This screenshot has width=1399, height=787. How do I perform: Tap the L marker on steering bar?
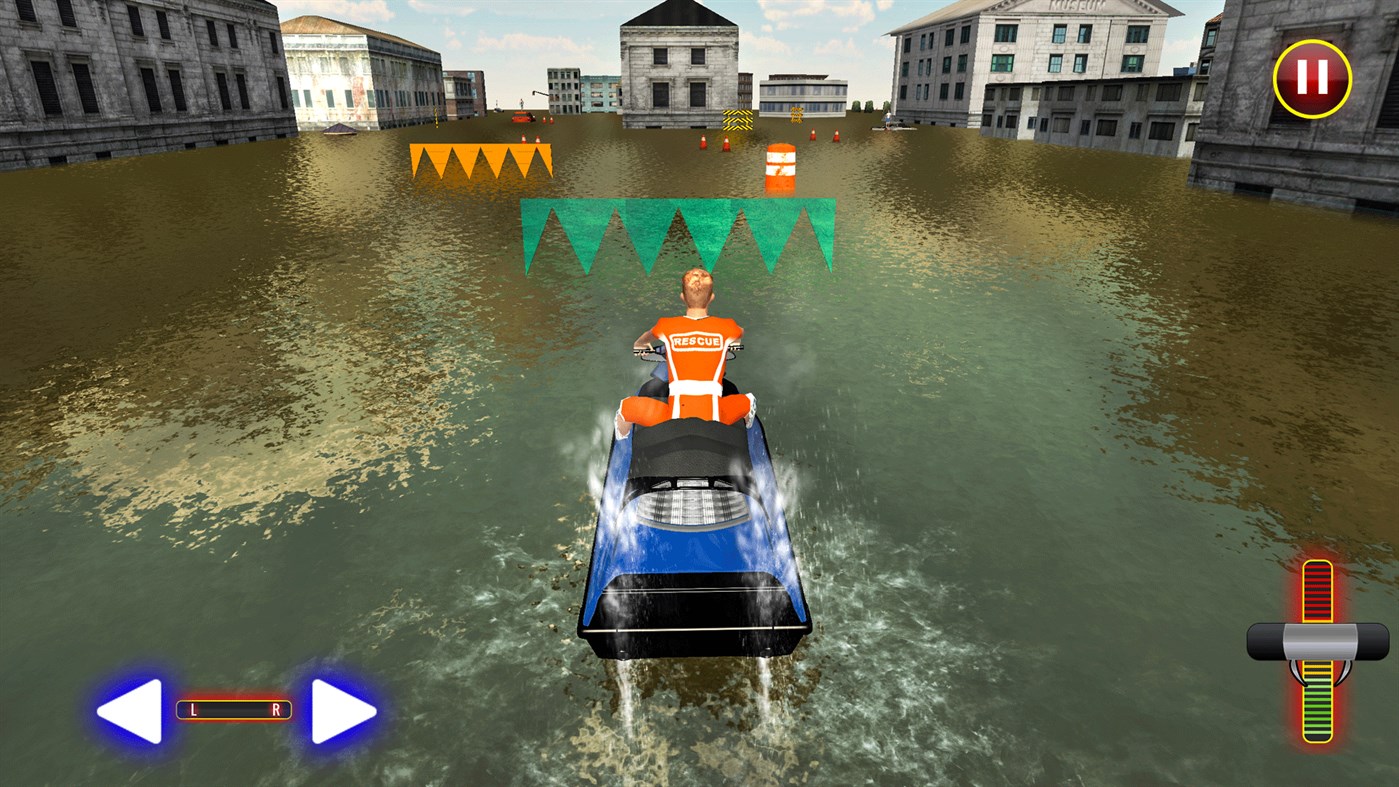point(194,710)
